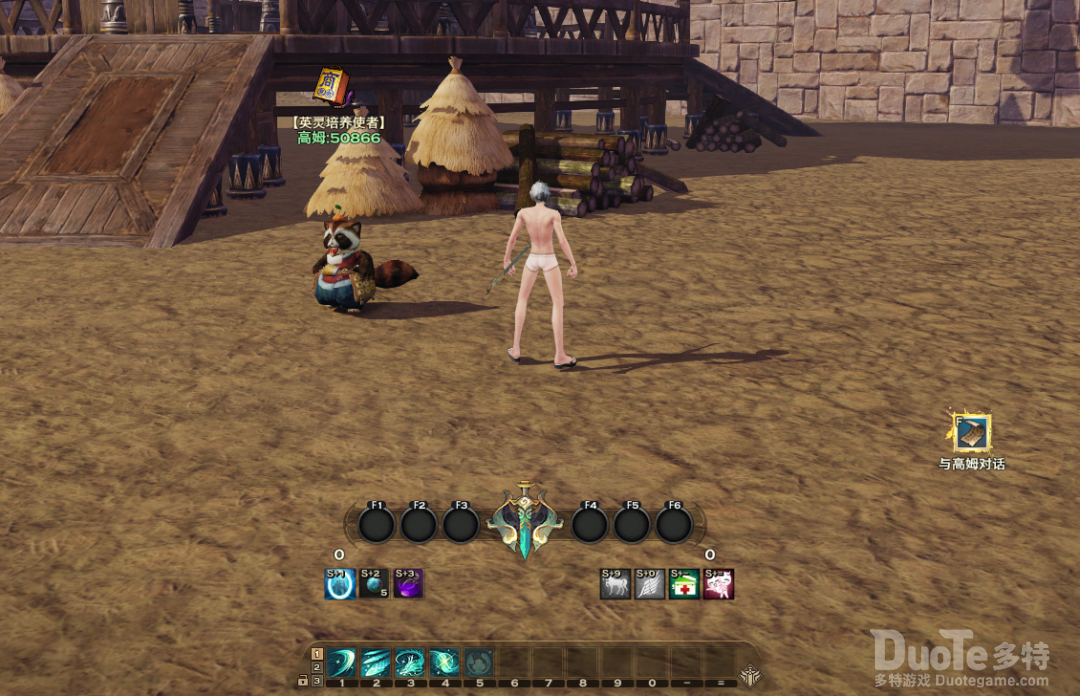
Task: Use the triple feather strike skill
Action: (376, 662)
